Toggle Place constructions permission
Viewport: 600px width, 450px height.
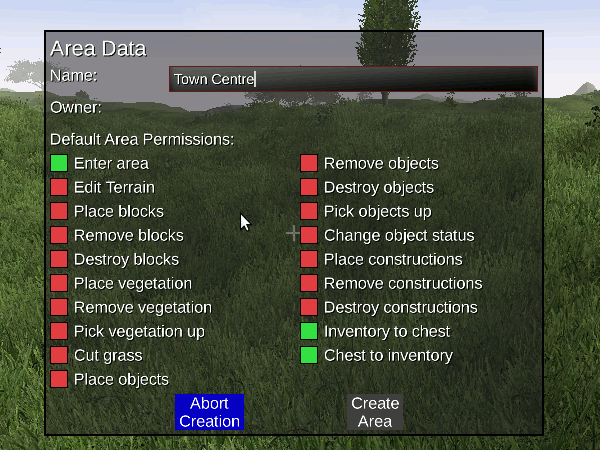tap(309, 259)
